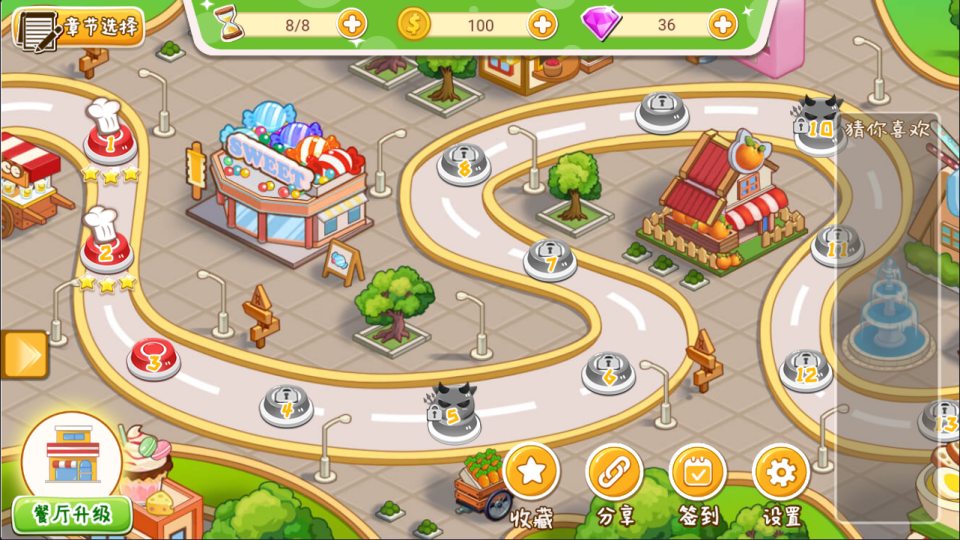Image resolution: width=960 pixels, height=540 pixels.
Task: Select locked level 12 node
Action: pyautogui.click(x=806, y=370)
